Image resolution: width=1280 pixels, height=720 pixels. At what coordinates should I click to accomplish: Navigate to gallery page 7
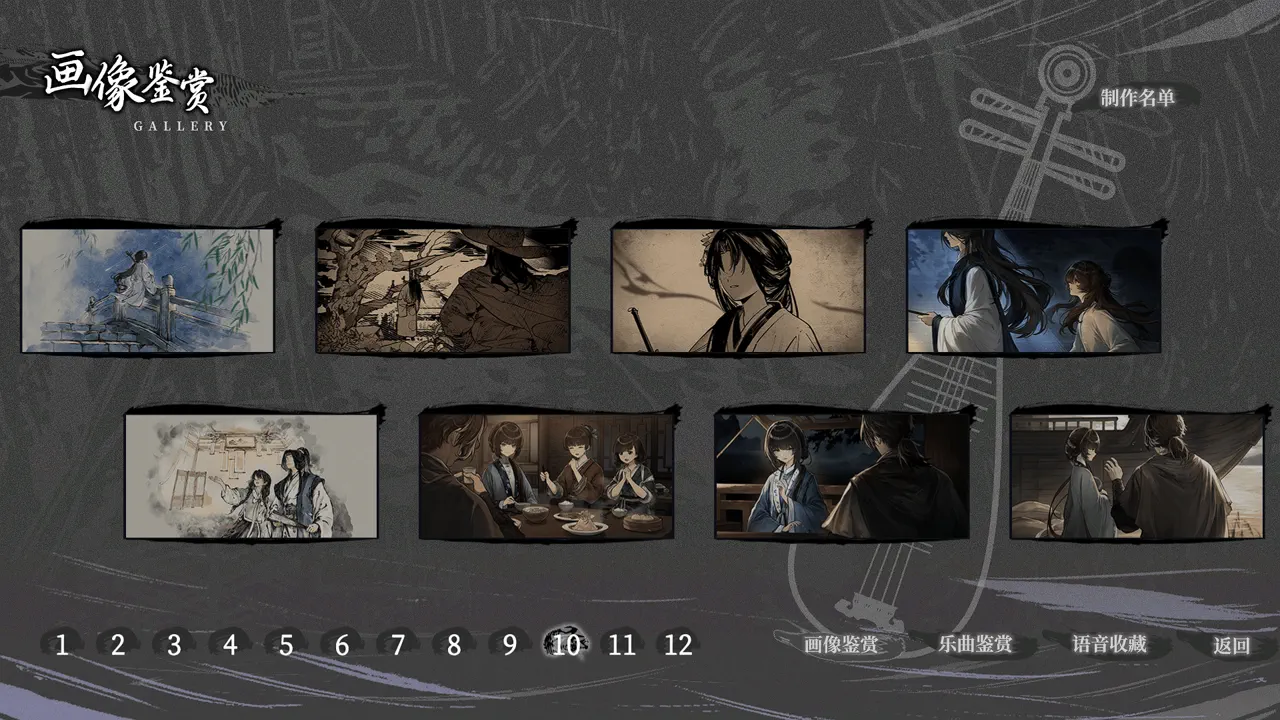(x=396, y=645)
